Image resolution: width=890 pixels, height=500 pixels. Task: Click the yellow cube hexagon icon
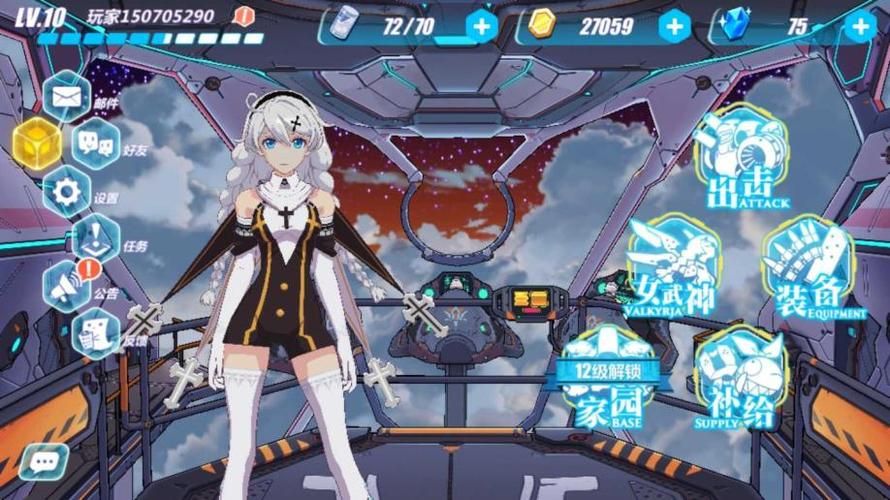coord(37,144)
